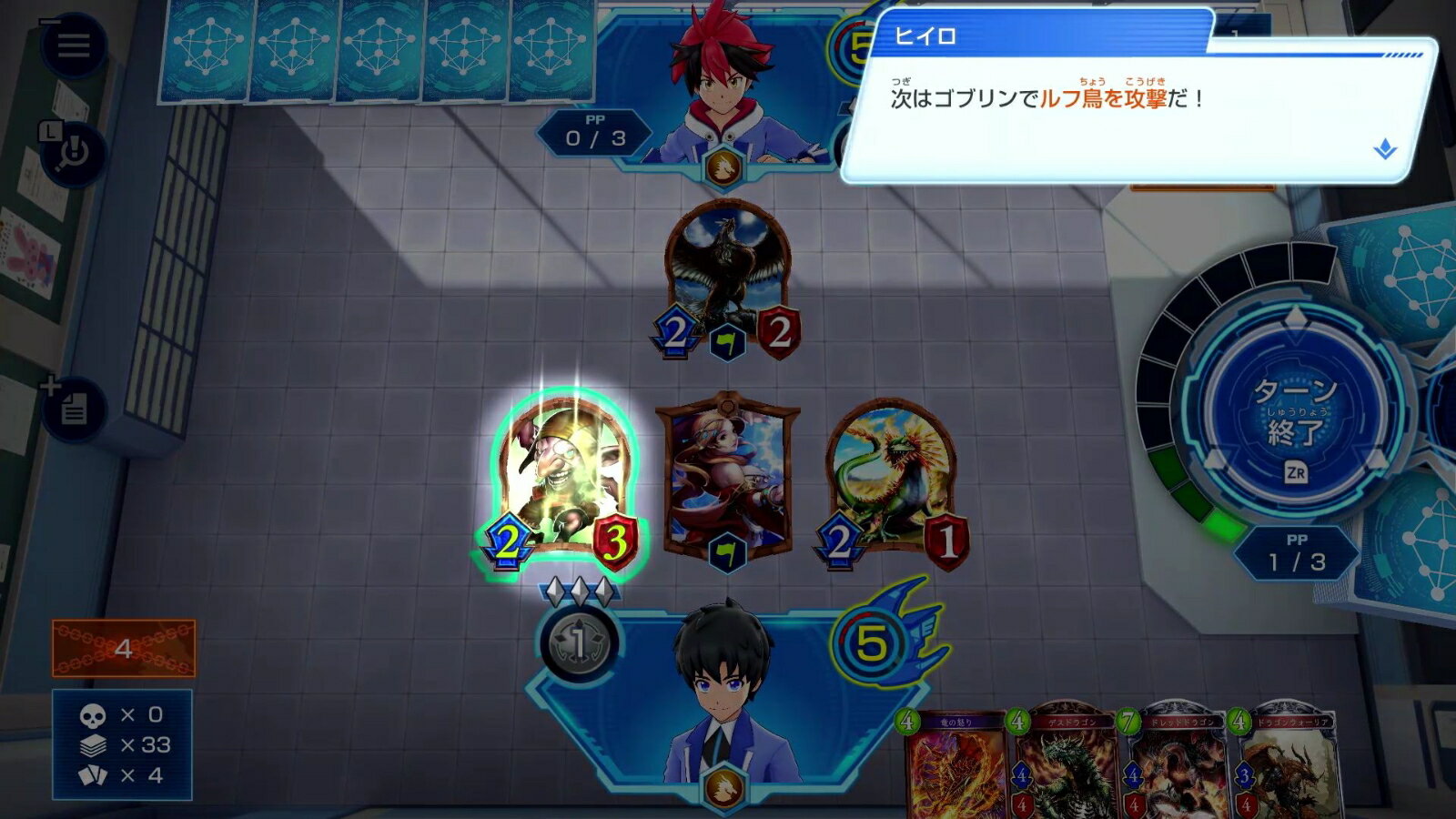Open the hamburger menu
1456x819 pixels.
tap(73, 45)
